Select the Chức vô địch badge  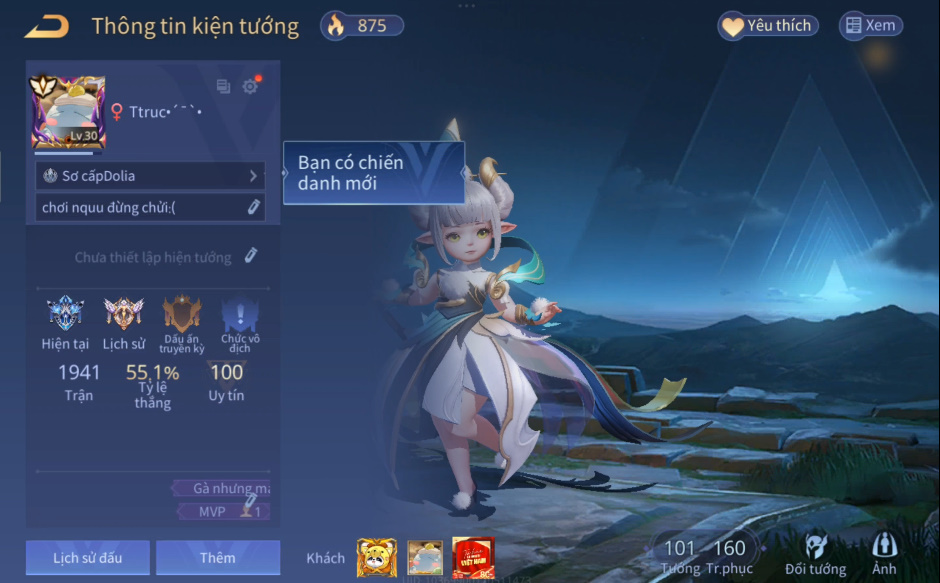coord(240,314)
